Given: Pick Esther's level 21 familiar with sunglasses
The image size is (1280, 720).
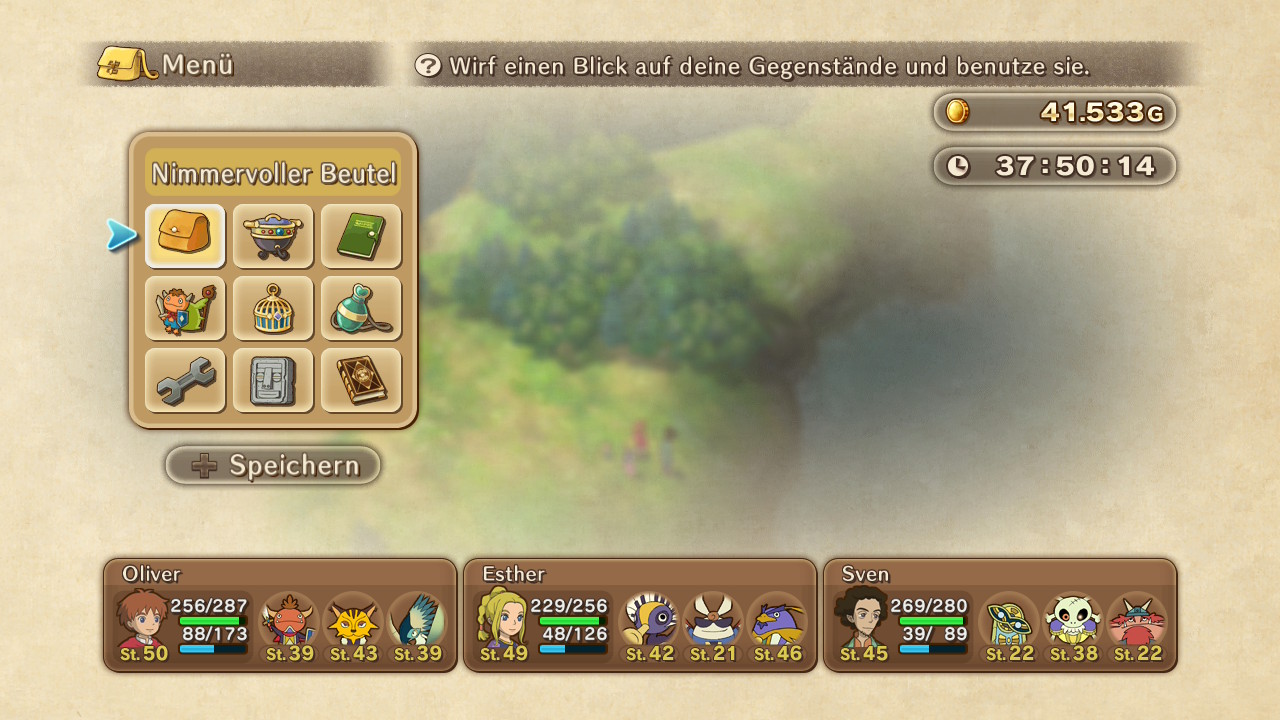Looking at the screenshot, I should click(x=712, y=624).
